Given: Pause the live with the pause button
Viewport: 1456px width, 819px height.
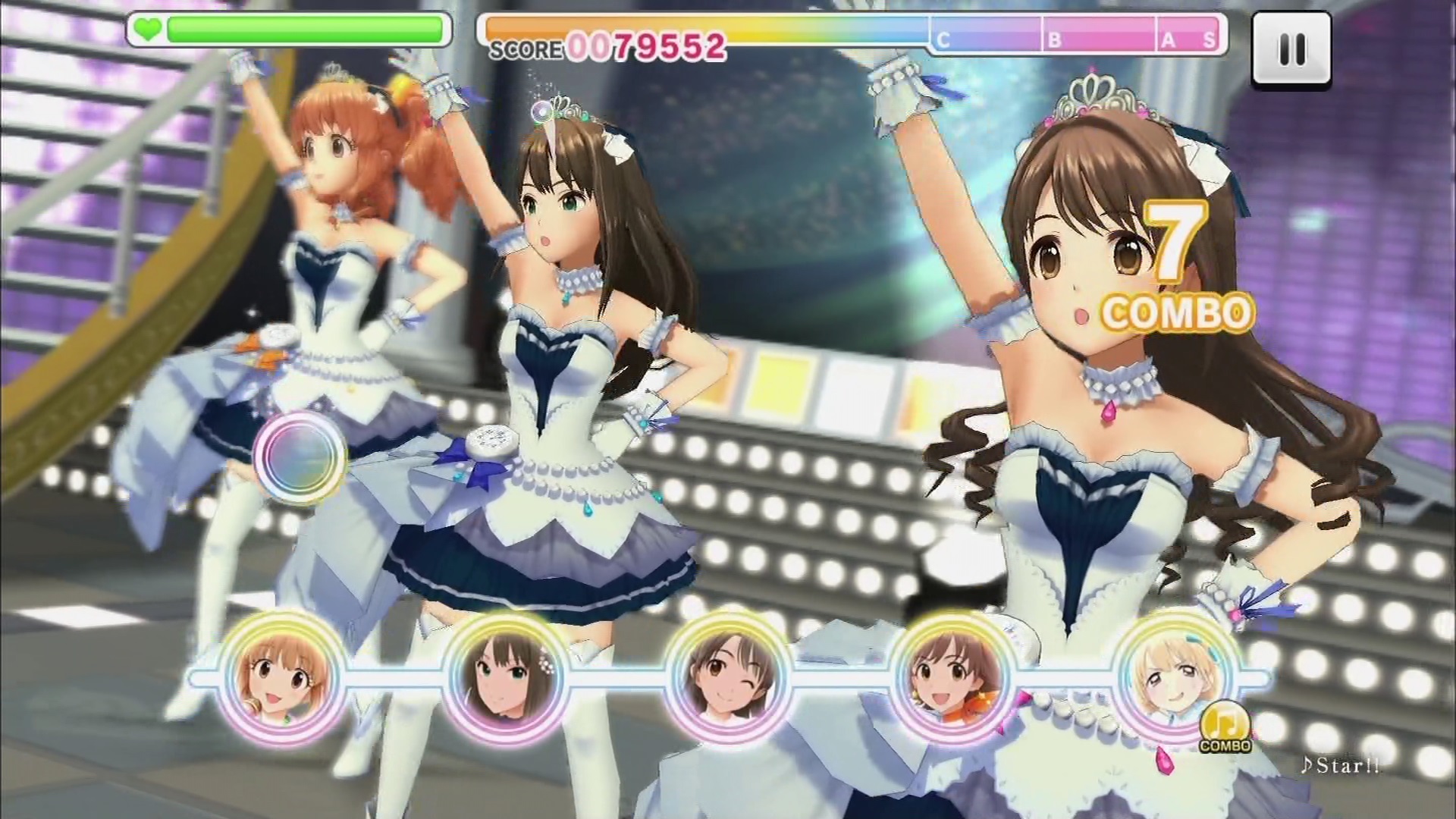Looking at the screenshot, I should (1291, 49).
